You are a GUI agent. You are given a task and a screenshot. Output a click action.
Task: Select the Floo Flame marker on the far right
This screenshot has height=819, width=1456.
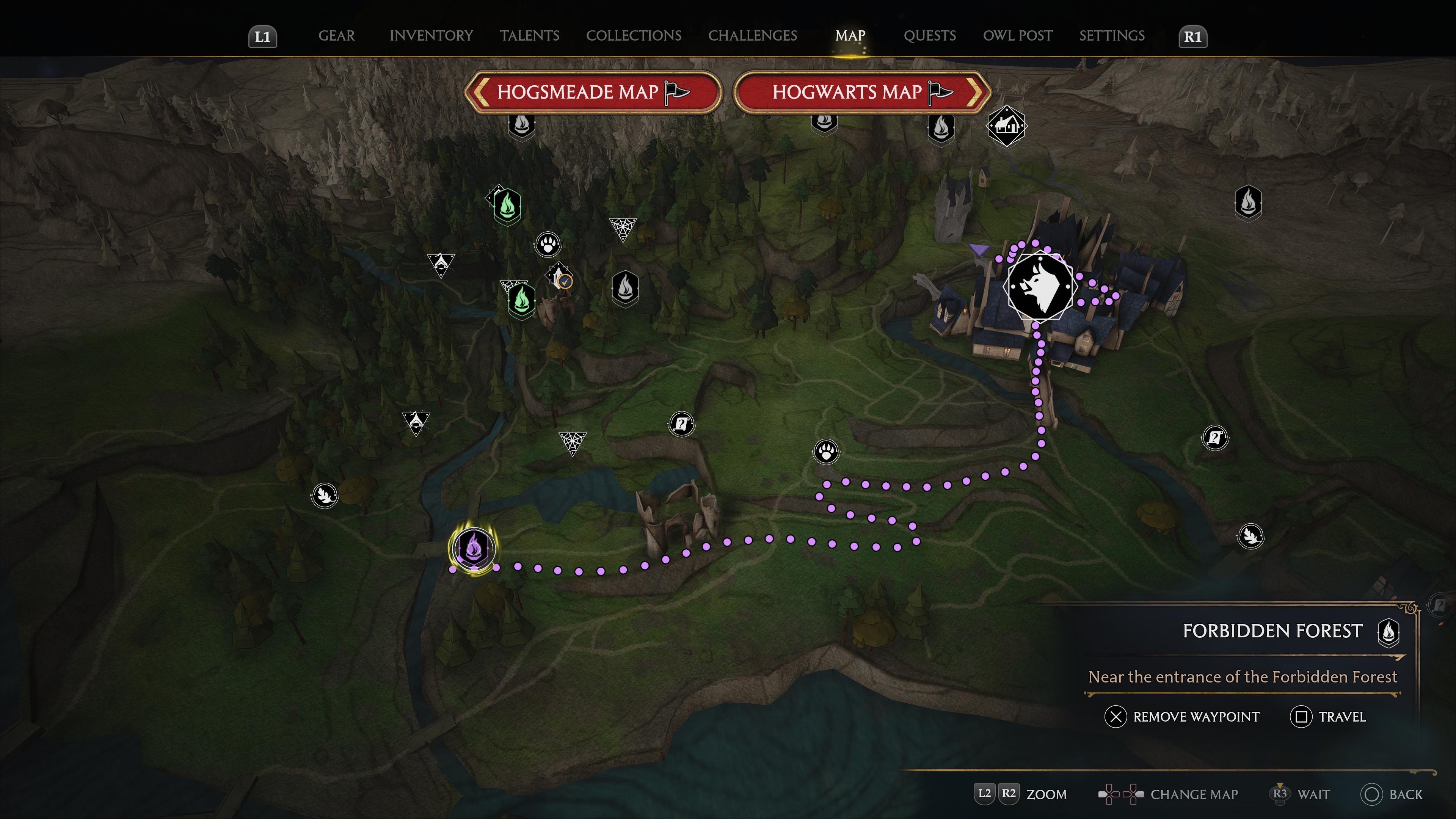click(1248, 202)
